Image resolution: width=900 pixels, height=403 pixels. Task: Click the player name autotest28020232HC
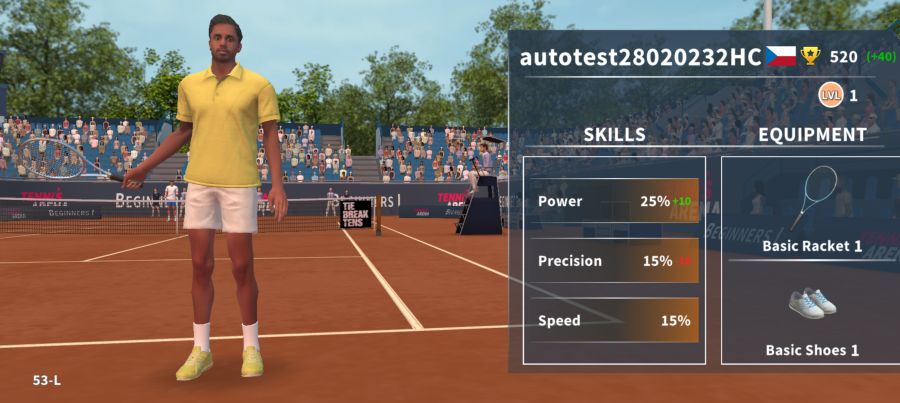(640, 57)
